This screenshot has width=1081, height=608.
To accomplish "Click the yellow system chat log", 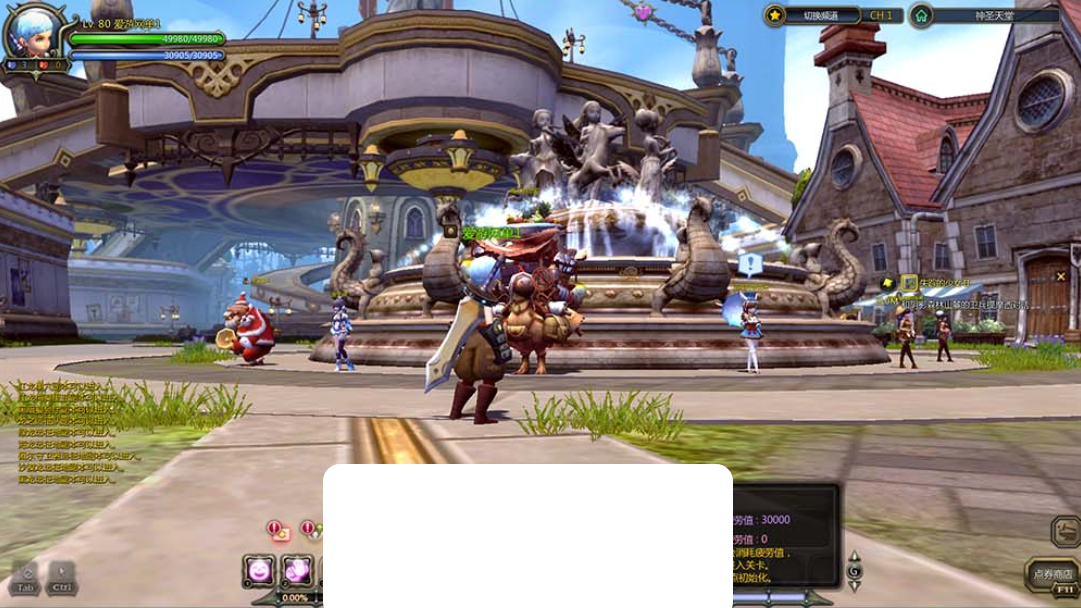I will click(70, 432).
